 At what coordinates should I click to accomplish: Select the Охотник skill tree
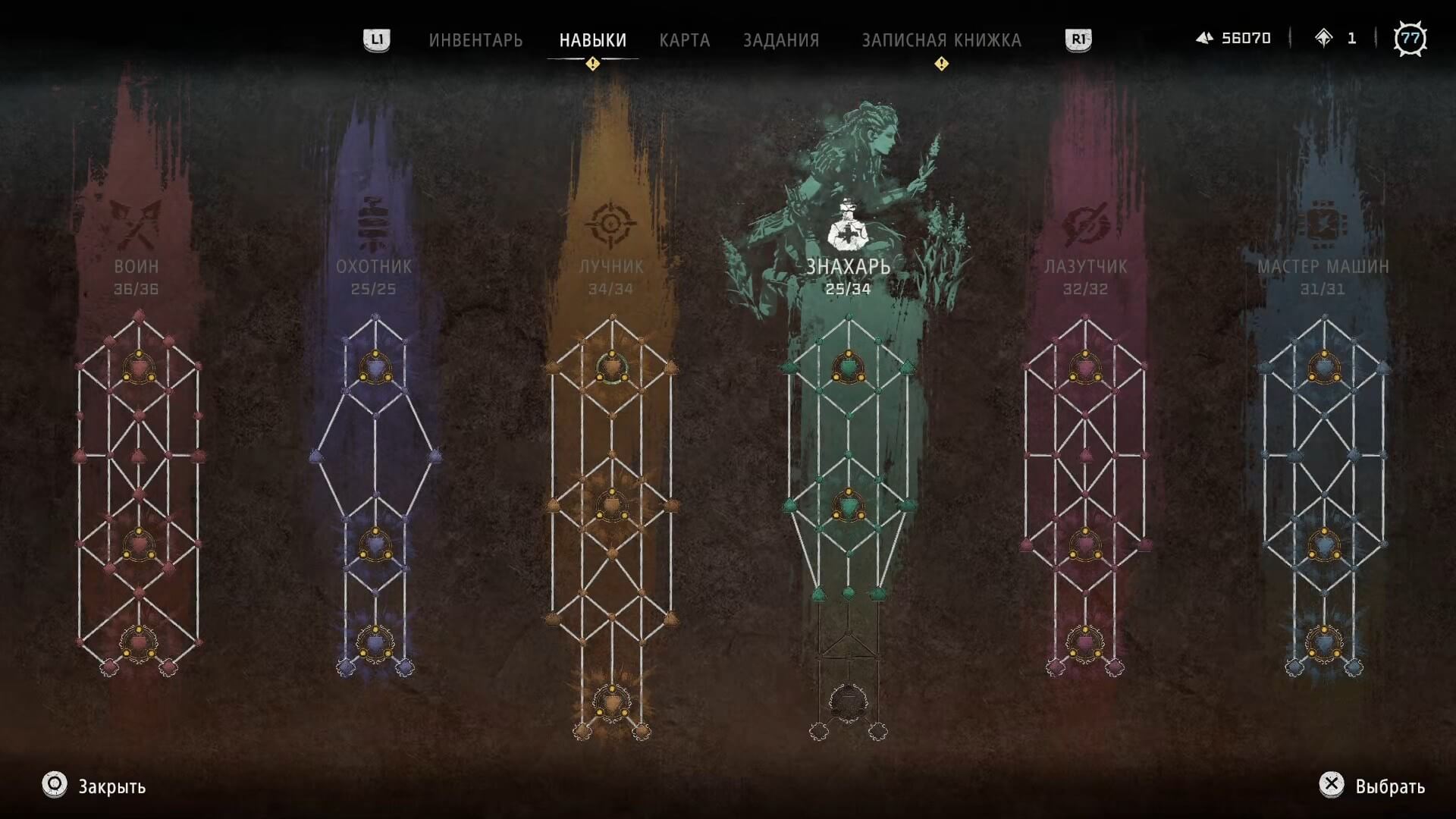(374, 266)
